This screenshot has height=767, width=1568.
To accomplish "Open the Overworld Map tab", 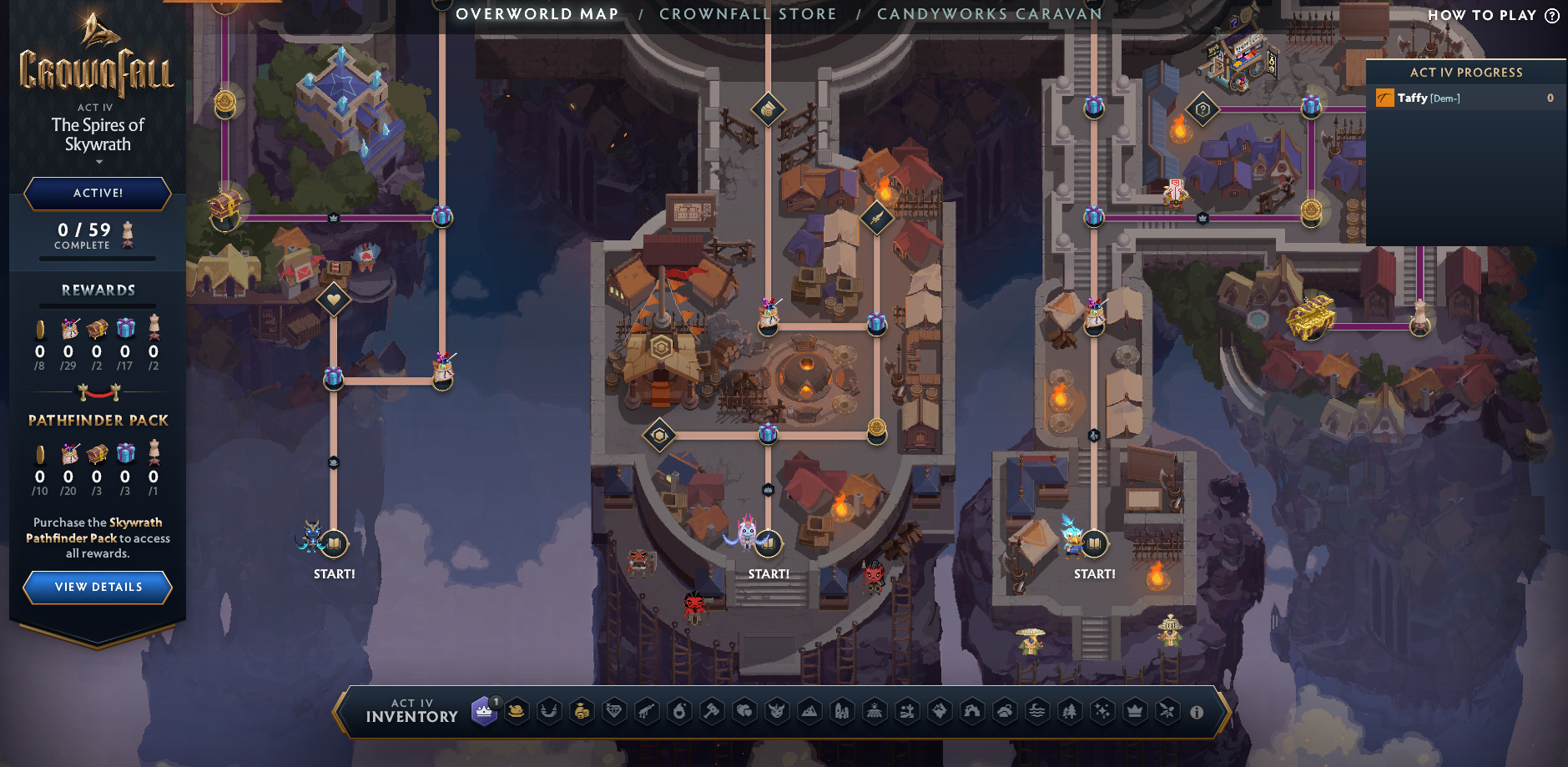I will click(x=537, y=14).
